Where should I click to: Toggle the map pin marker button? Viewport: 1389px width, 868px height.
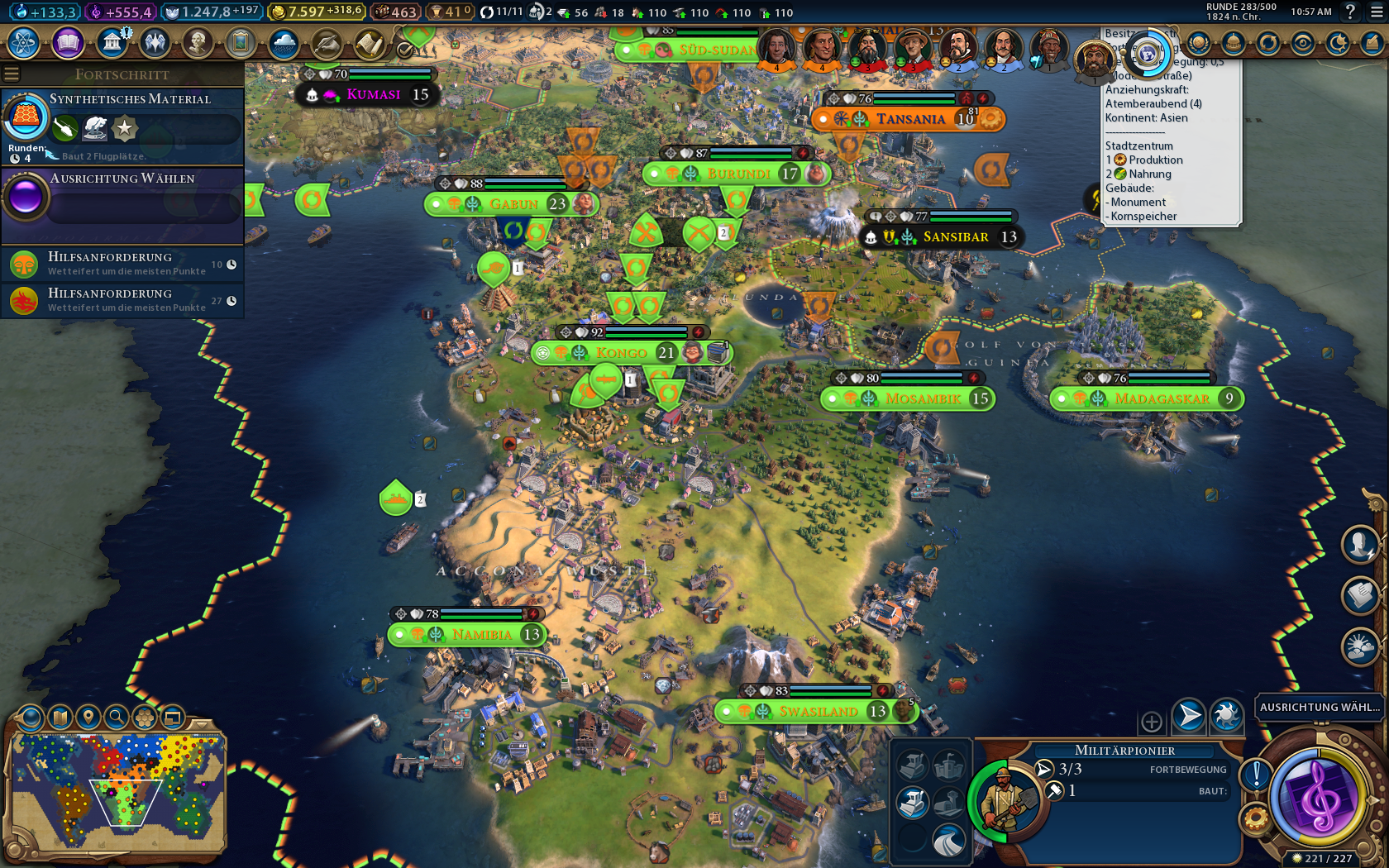88,717
